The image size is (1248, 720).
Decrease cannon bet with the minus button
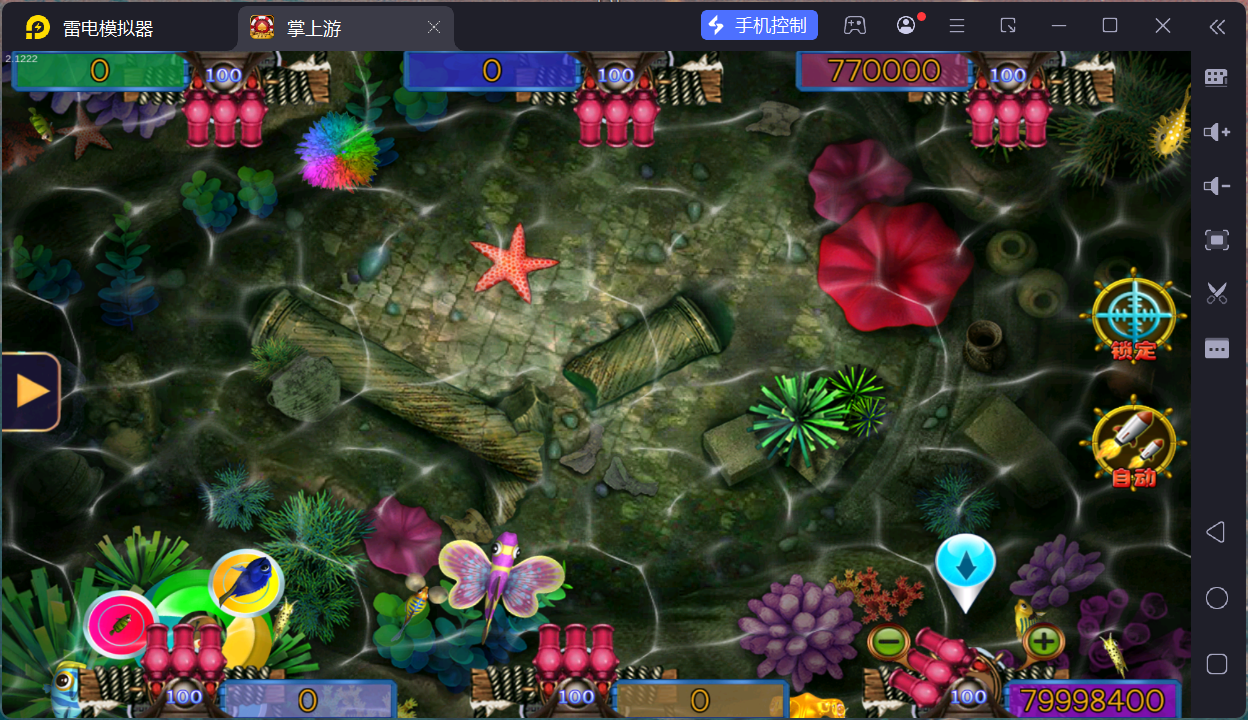point(887,640)
